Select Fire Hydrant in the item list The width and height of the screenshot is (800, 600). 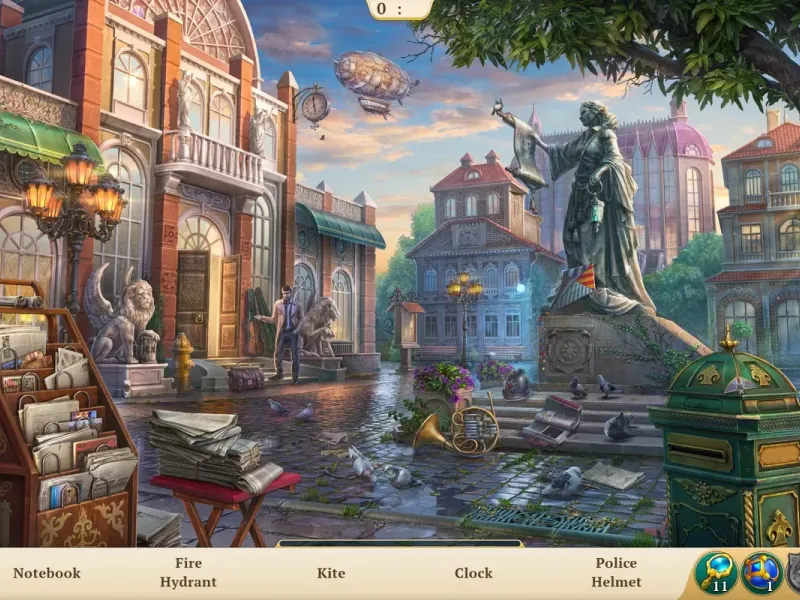click(188, 573)
